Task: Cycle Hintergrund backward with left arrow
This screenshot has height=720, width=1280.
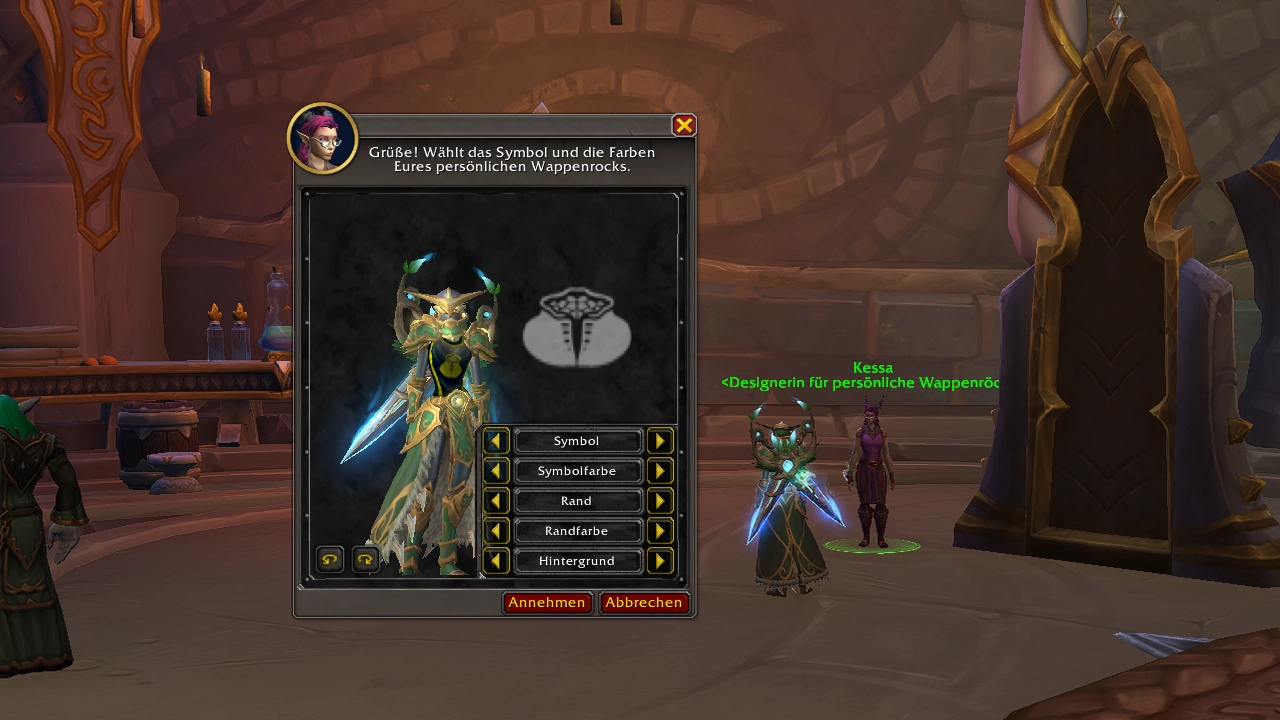Action: pos(496,561)
